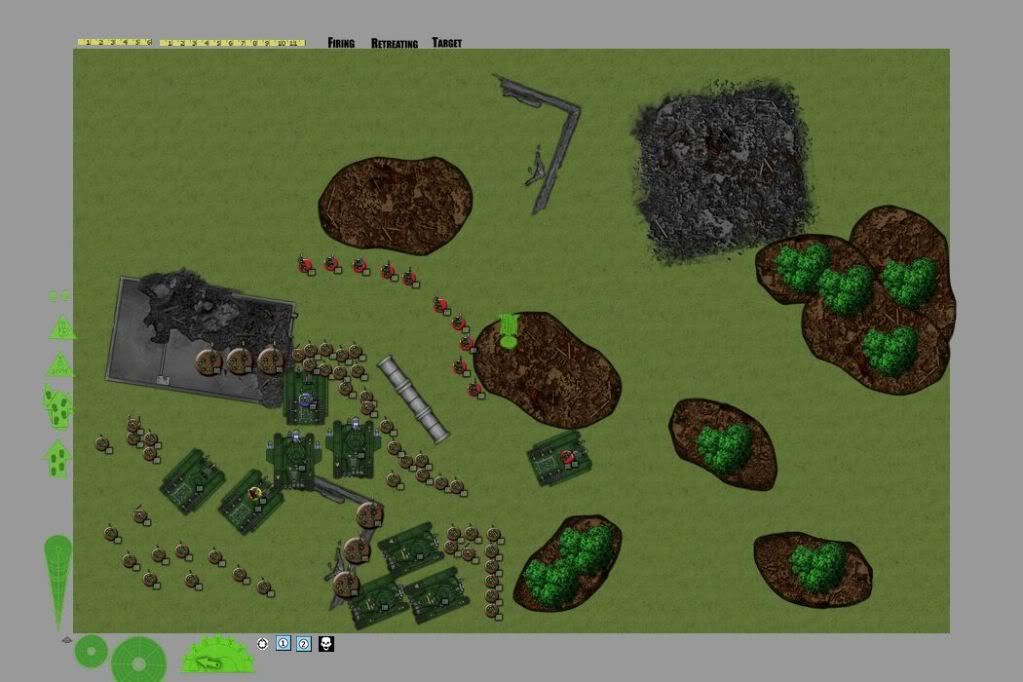The image size is (1023, 682).
Task: Select the small green circular blast template
Action: coord(91,652)
